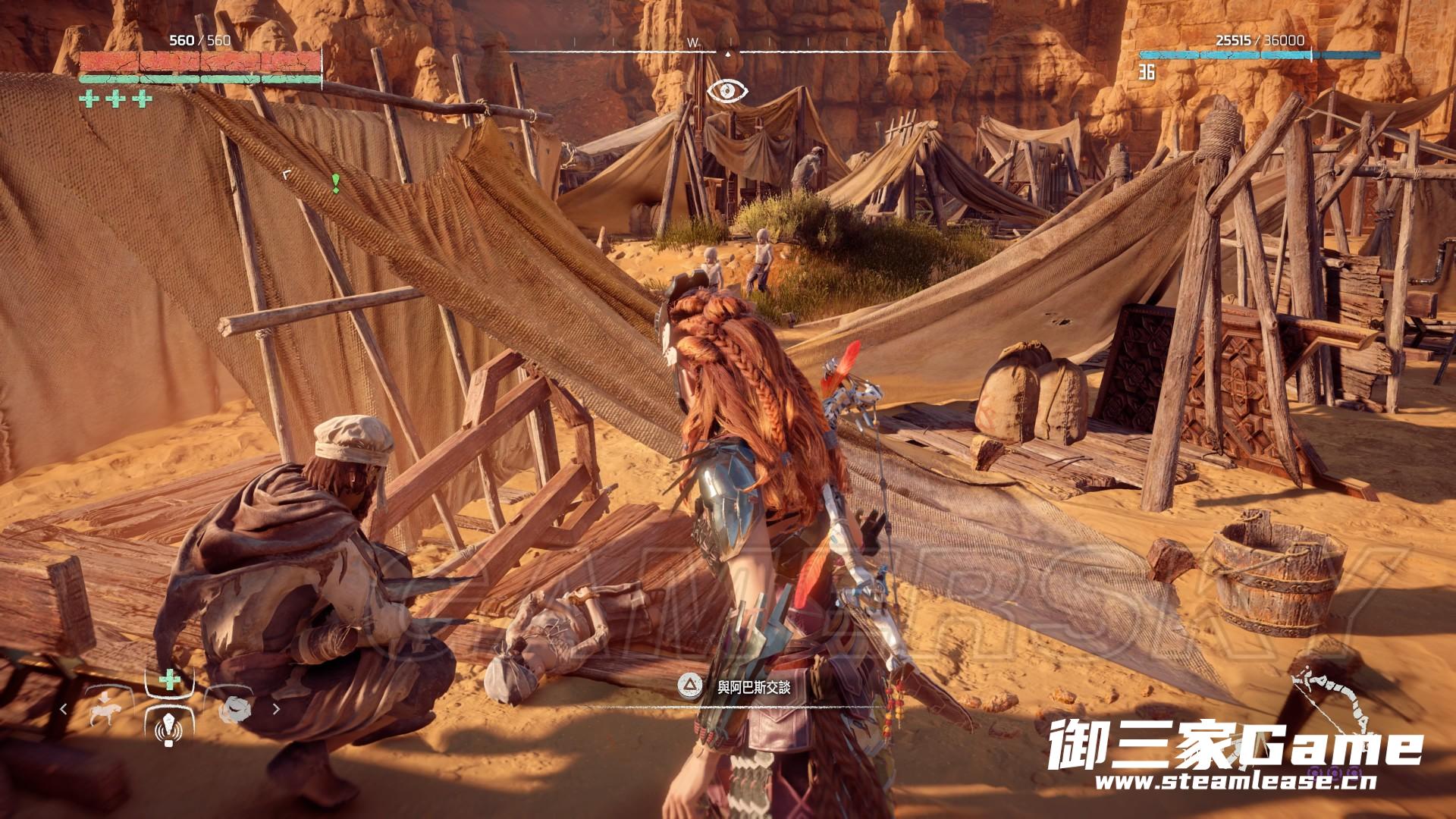Select the rock throwable slot
The width and height of the screenshot is (1456, 819).
point(231,710)
